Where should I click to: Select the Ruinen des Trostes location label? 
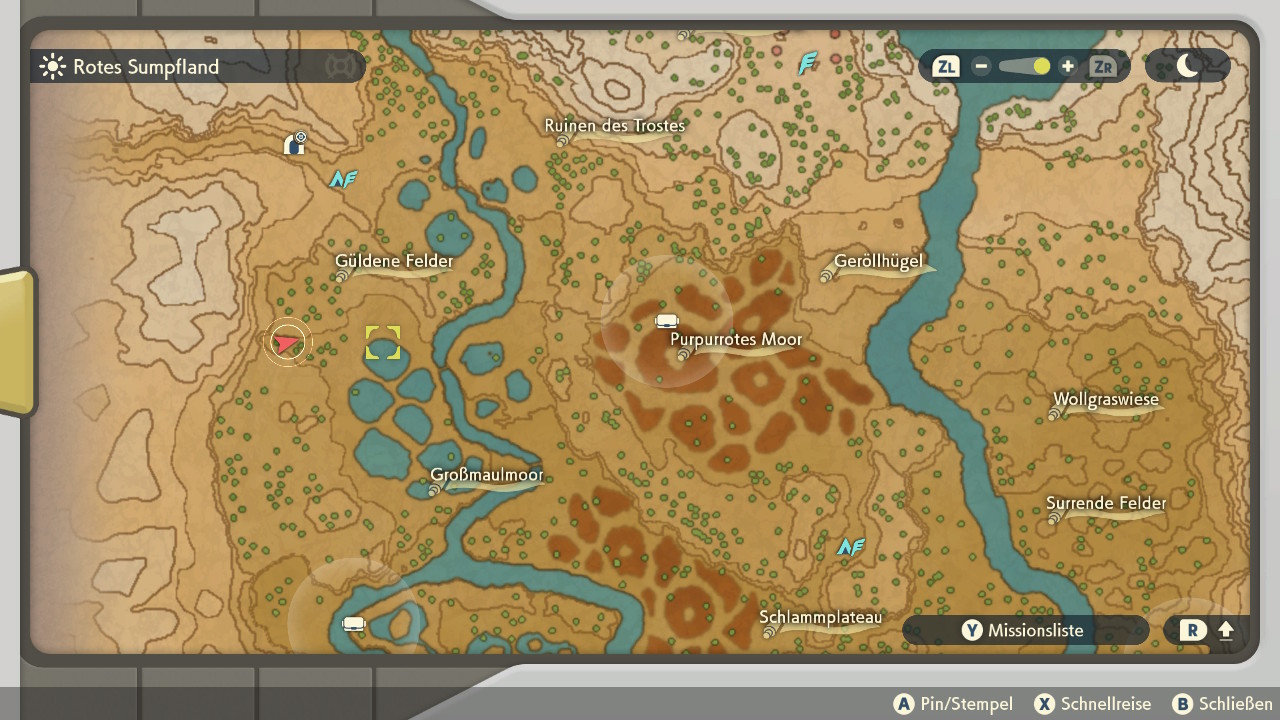[614, 126]
